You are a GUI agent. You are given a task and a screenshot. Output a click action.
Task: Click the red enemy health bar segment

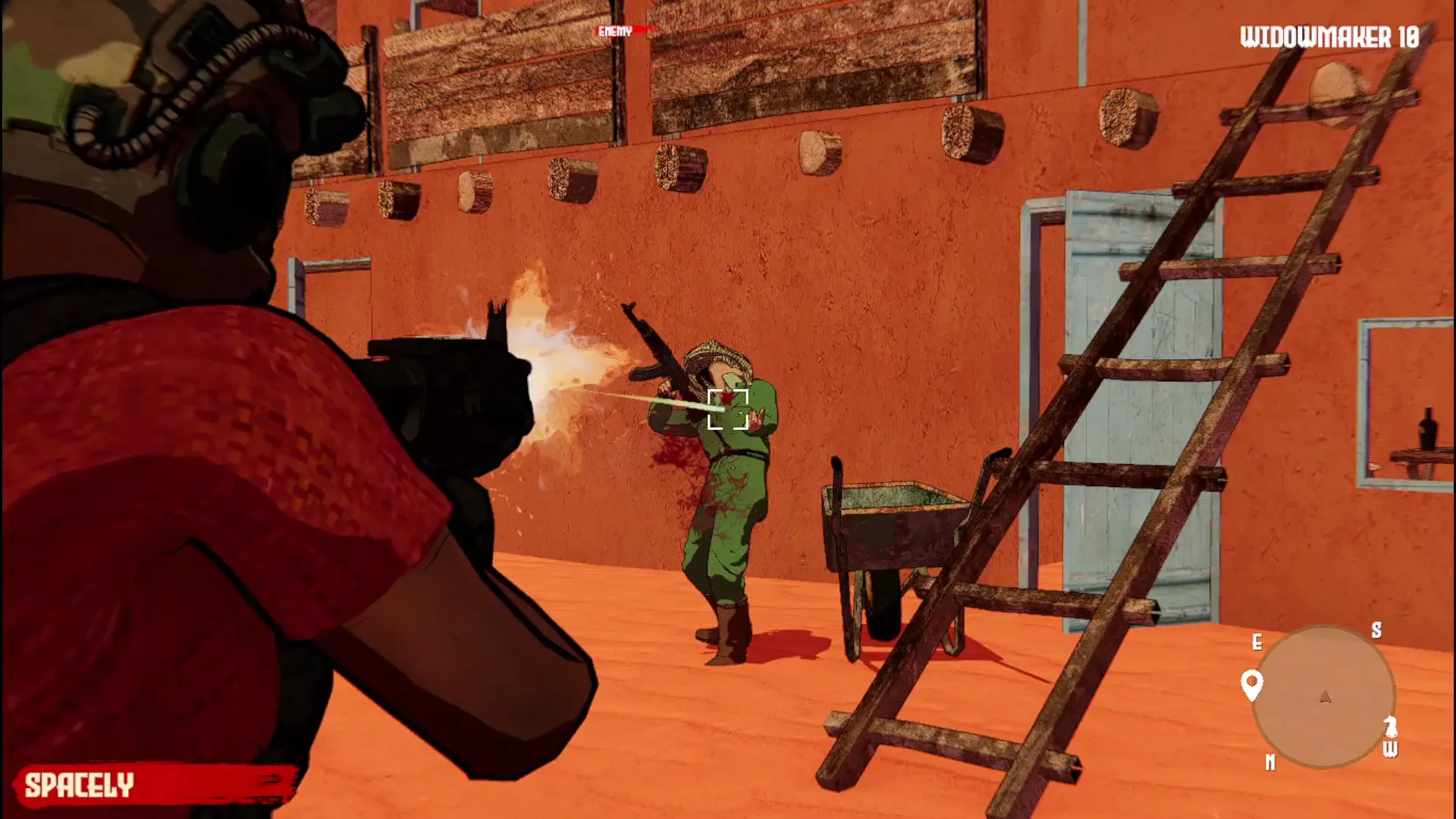pos(645,29)
